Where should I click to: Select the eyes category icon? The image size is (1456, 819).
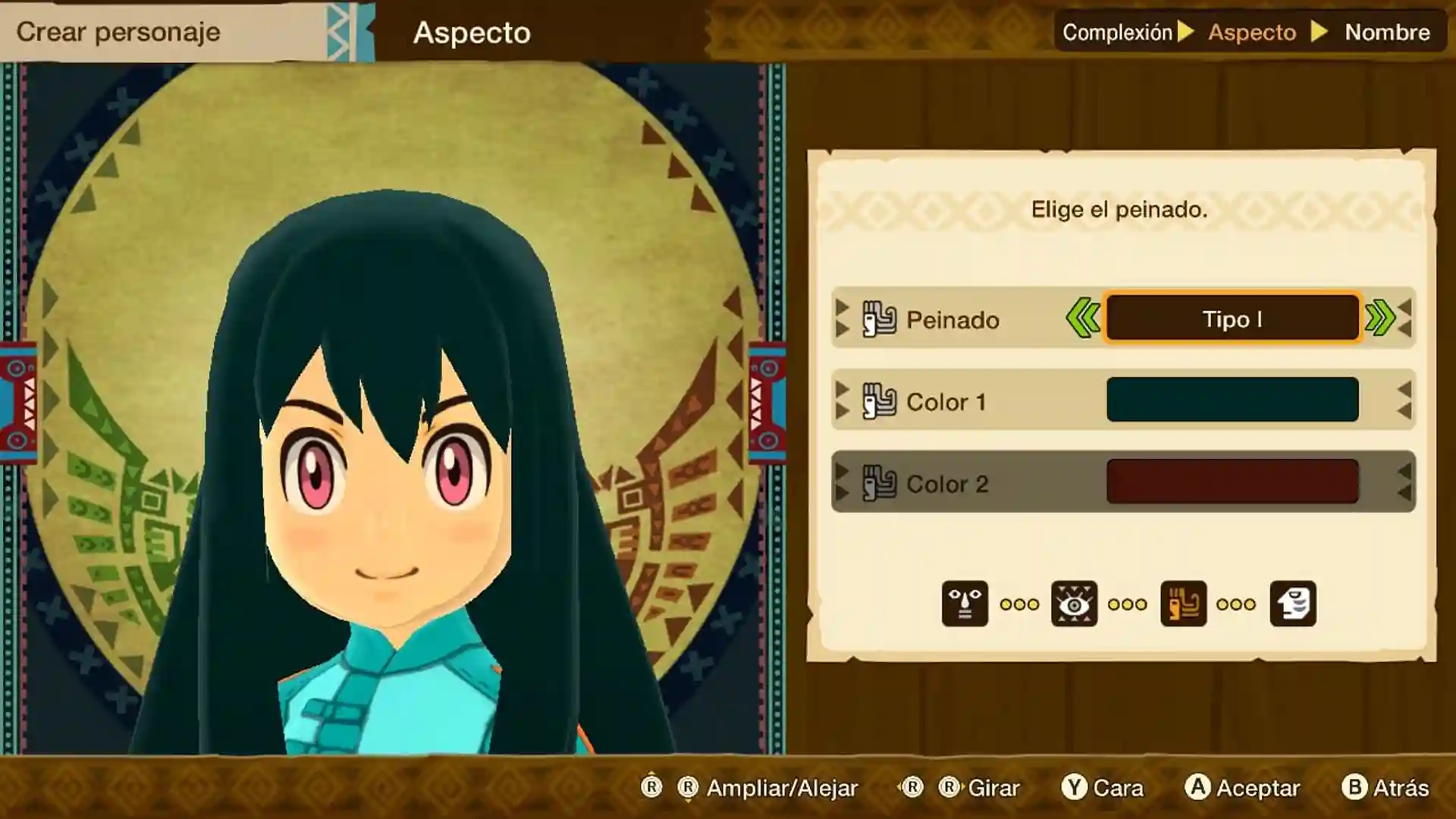tap(1075, 604)
